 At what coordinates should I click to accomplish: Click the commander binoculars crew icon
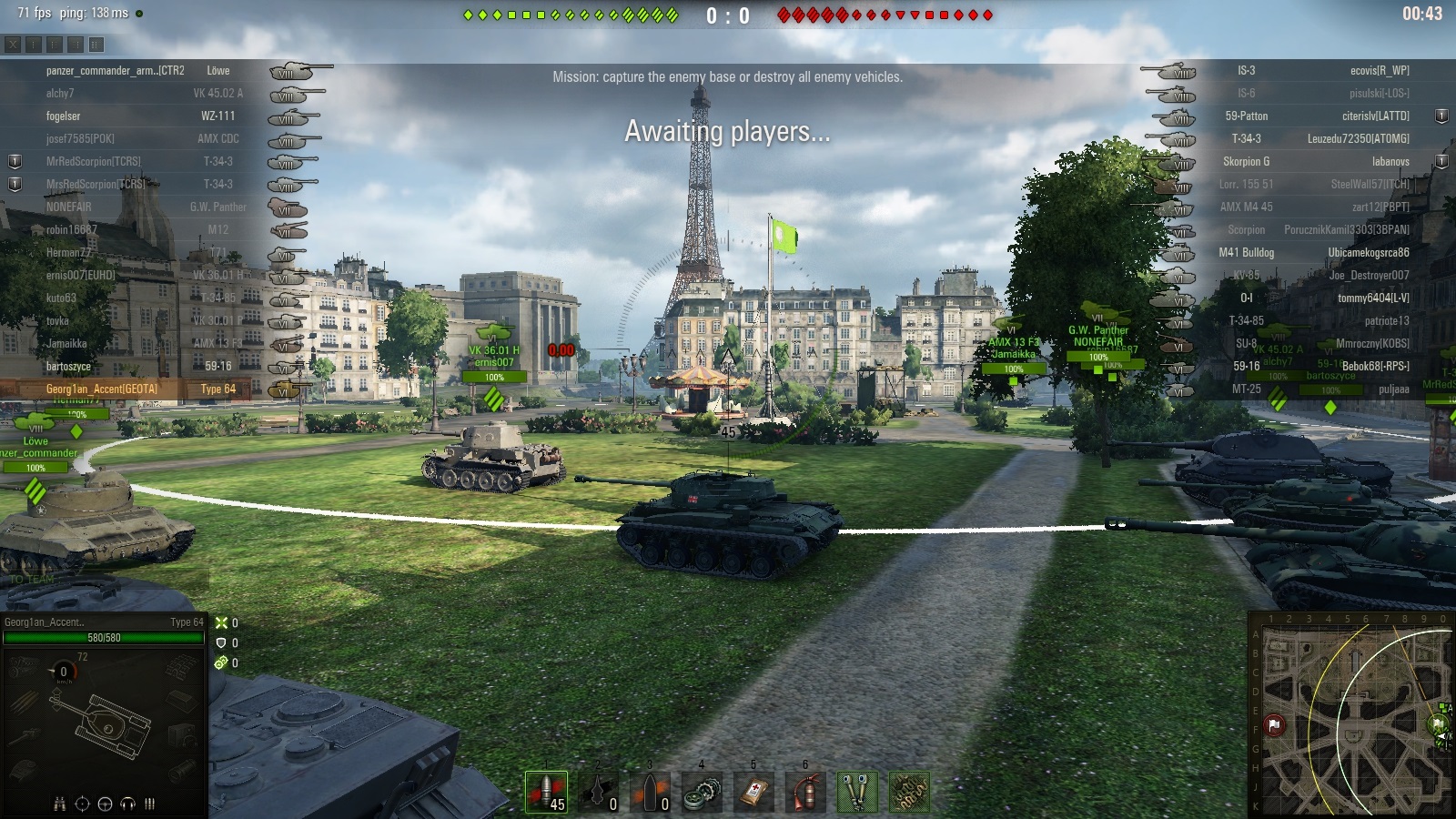click(59, 804)
